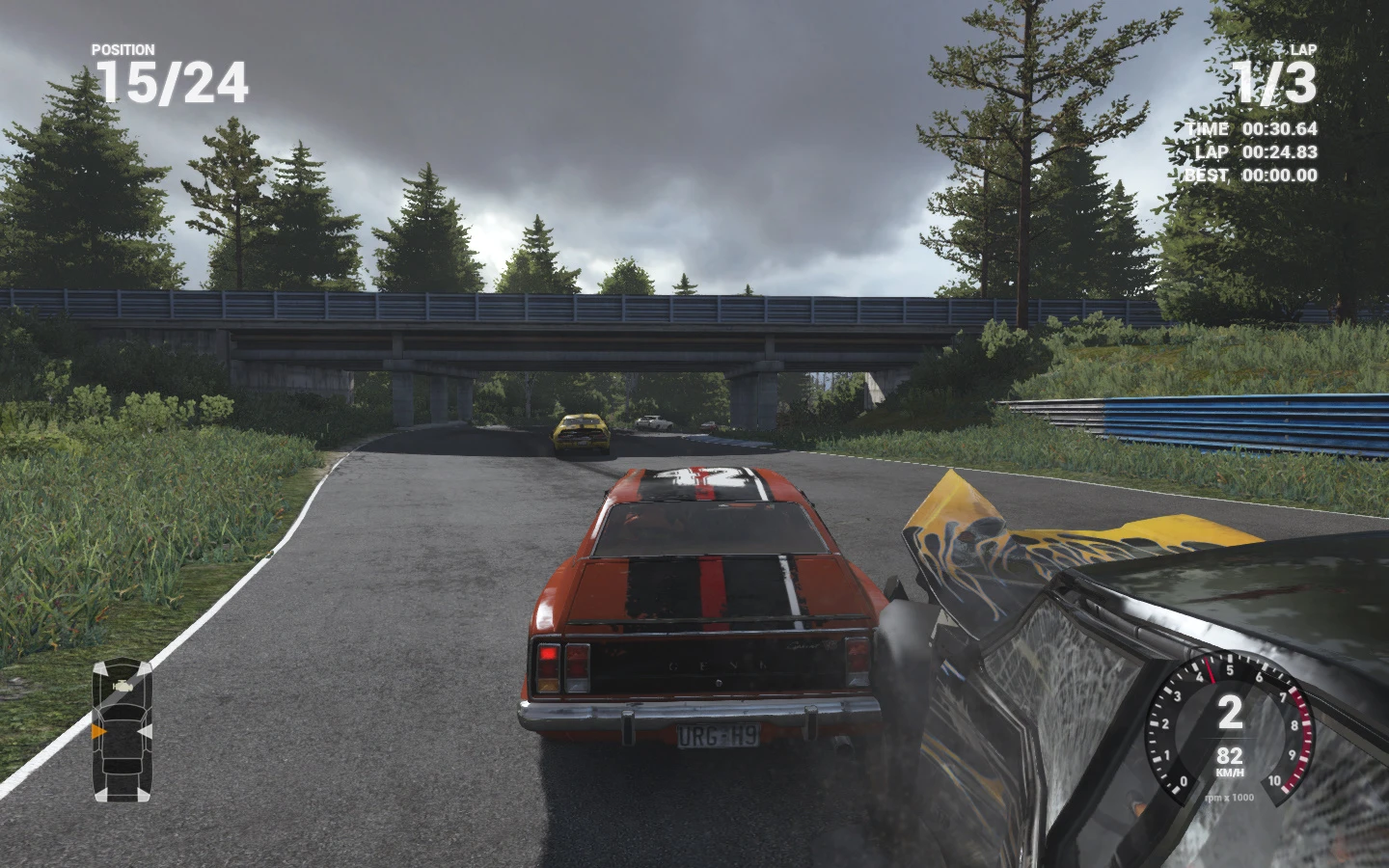The height and width of the screenshot is (868, 1389).
Task: Click the yellow car ahead on the track
Action: coord(581,432)
